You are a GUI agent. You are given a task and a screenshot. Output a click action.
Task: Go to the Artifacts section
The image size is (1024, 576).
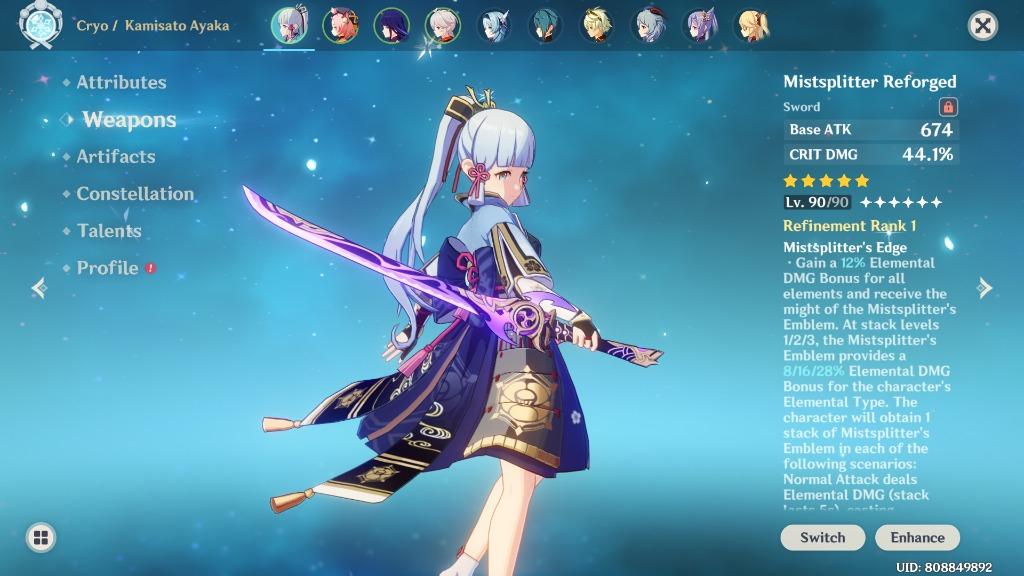[x=115, y=156]
